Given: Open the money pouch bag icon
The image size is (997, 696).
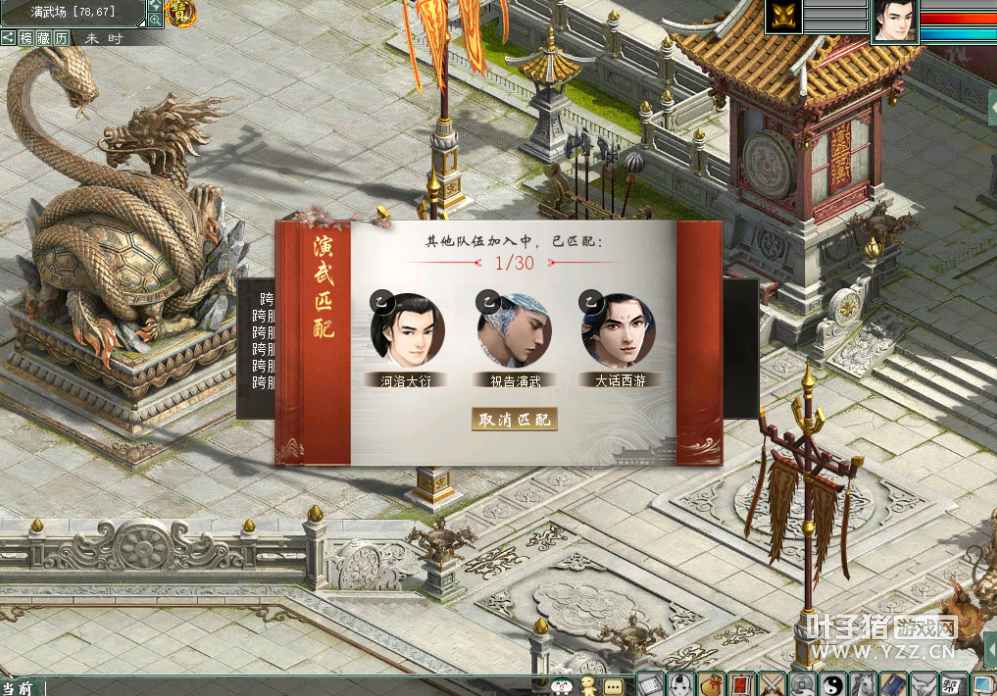Looking at the screenshot, I should 711,685.
